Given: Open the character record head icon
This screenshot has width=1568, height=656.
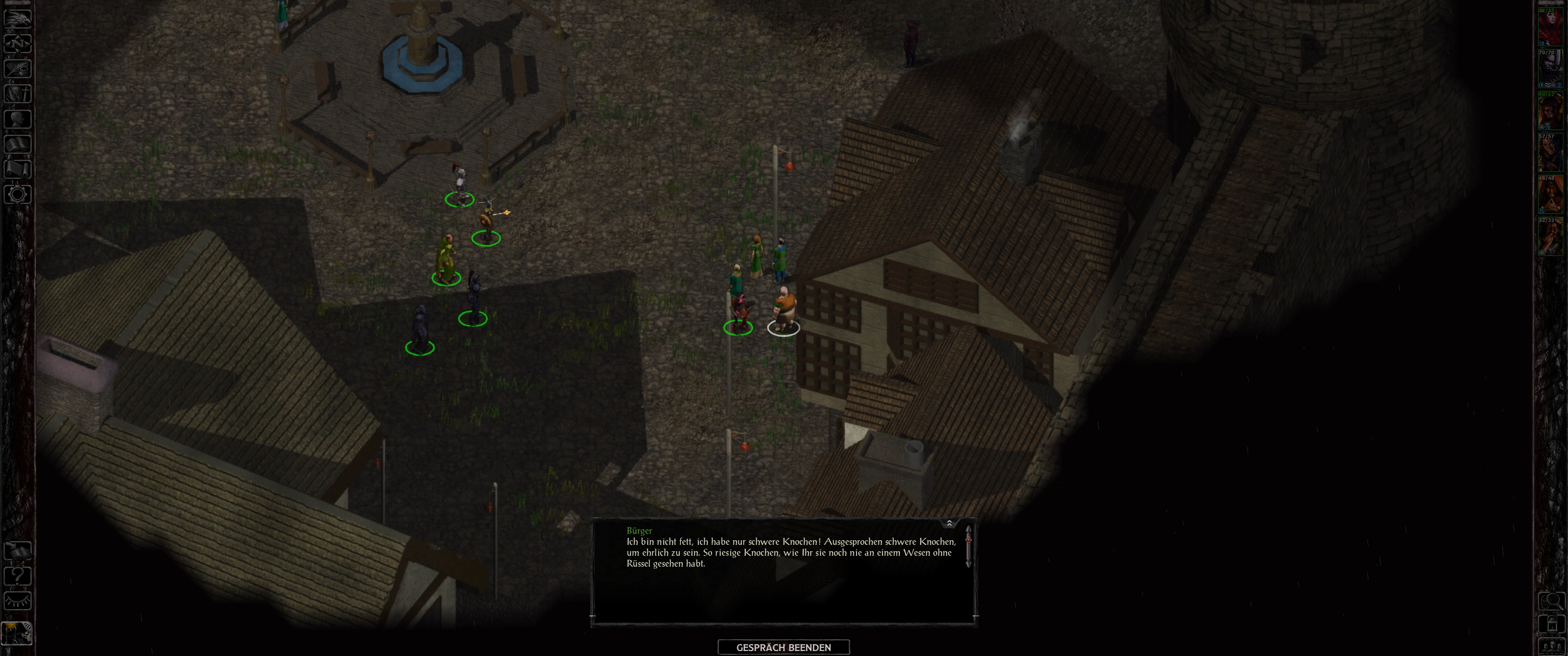Looking at the screenshot, I should pyautogui.click(x=17, y=118).
